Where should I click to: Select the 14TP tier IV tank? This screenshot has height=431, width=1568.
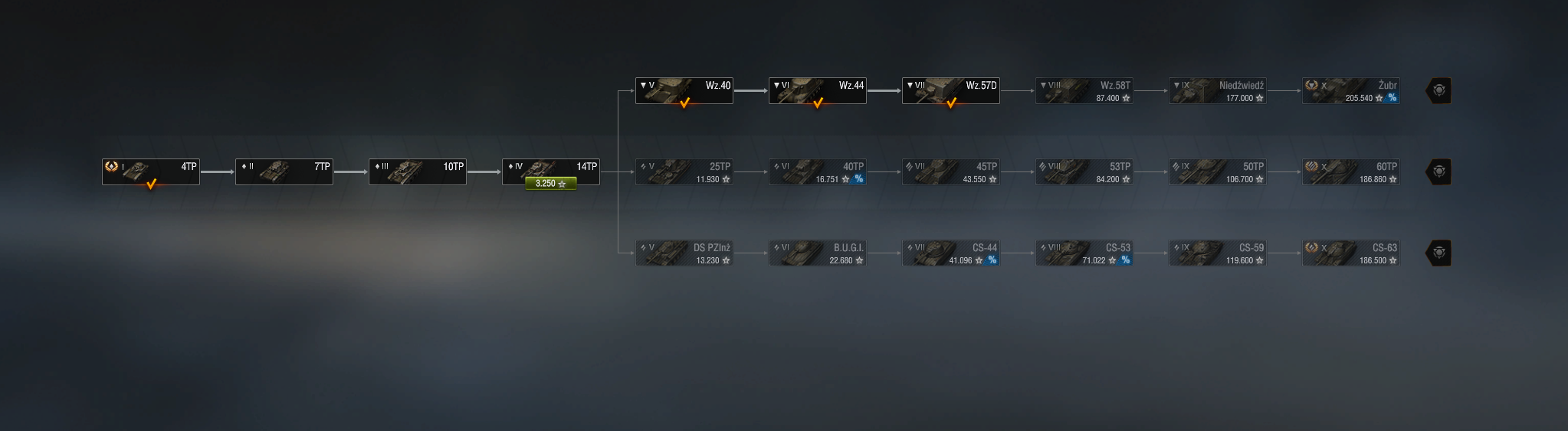click(x=551, y=168)
